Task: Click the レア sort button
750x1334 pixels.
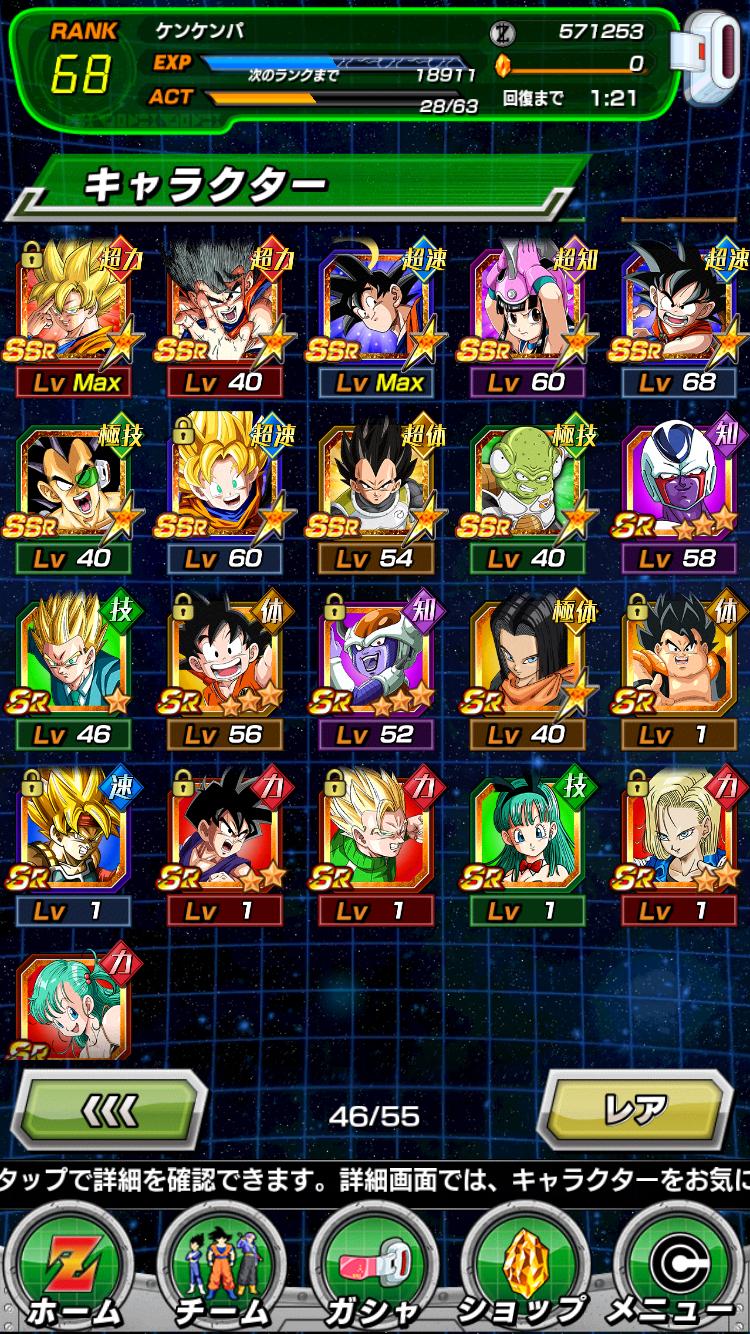Action: pos(637,1110)
